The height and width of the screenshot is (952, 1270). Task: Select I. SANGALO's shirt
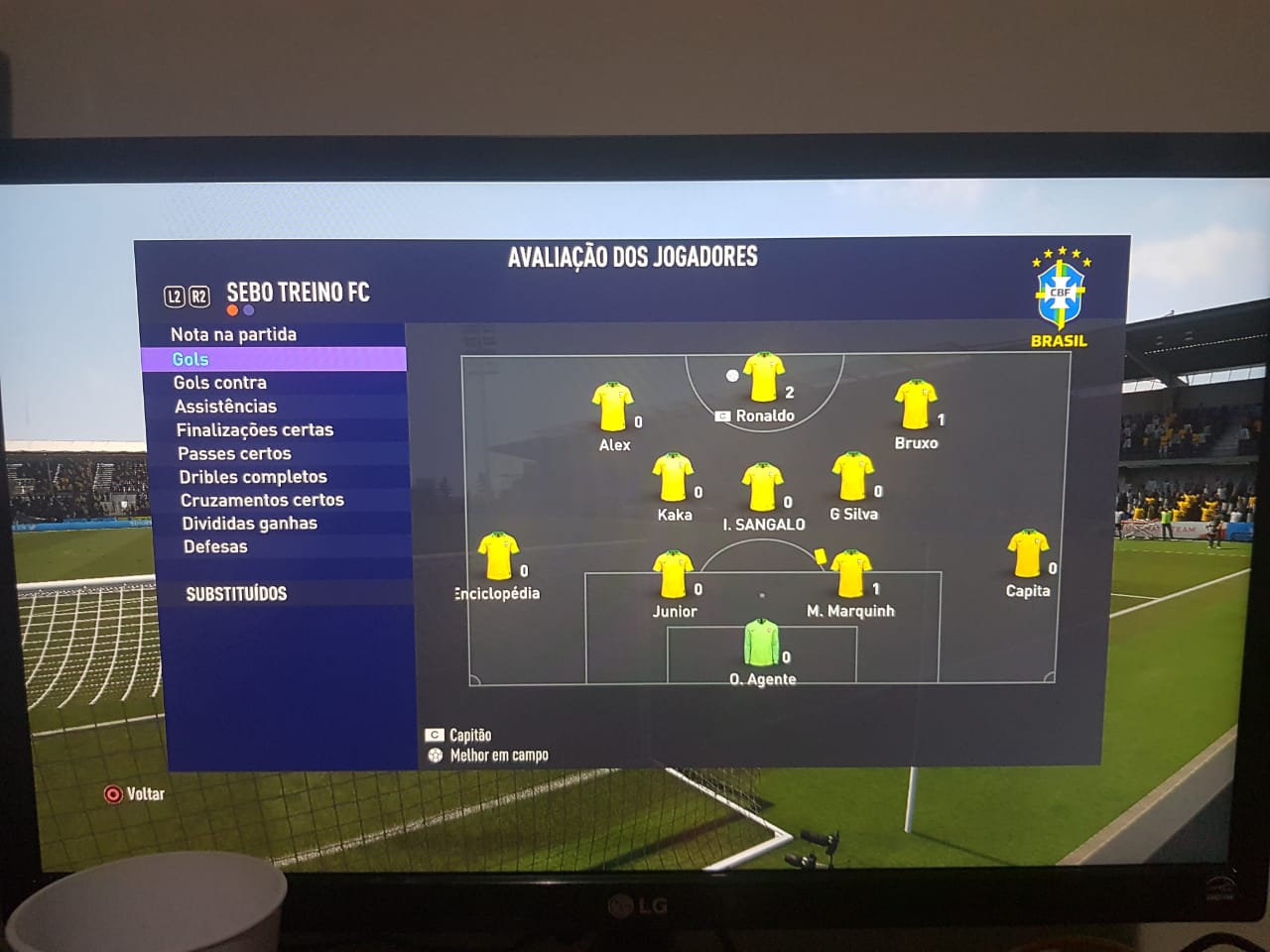762,487
